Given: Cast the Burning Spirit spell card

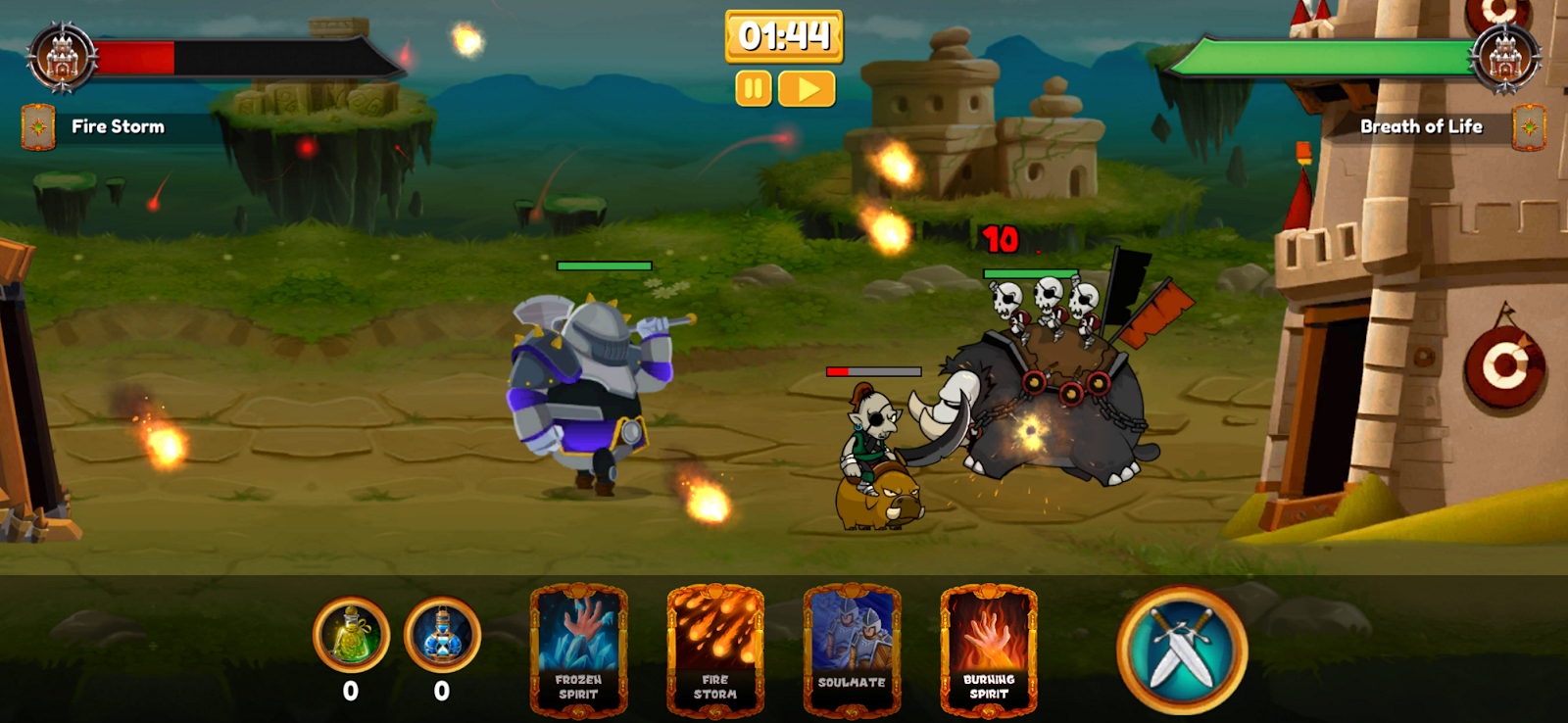Looking at the screenshot, I should click(x=989, y=649).
